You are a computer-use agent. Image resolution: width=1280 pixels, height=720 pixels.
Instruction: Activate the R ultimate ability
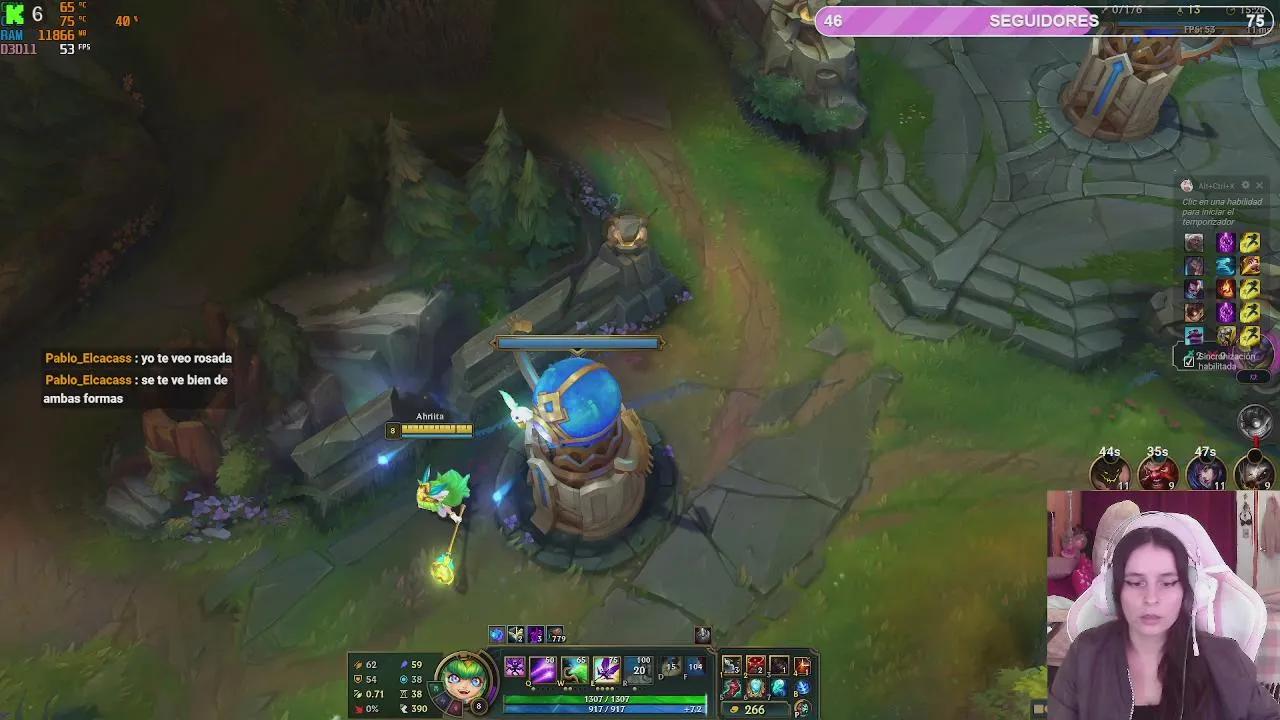[x=637, y=671]
